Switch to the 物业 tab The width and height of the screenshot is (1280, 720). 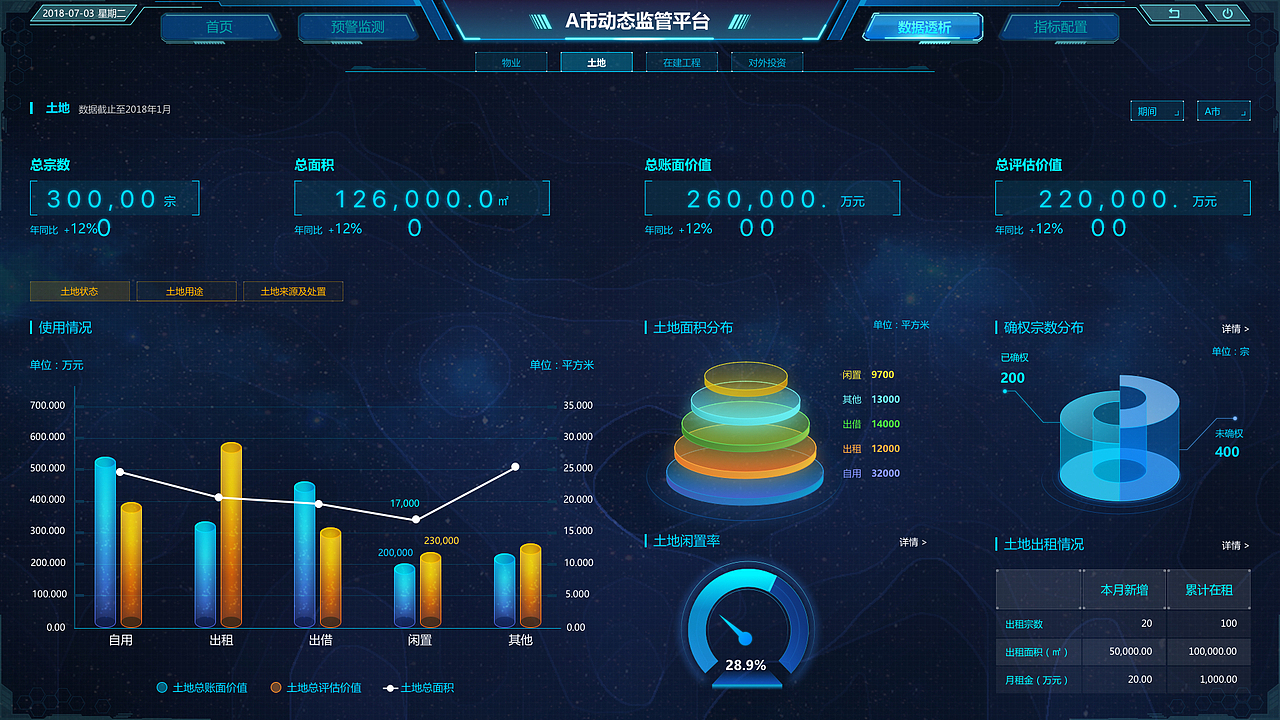click(511, 61)
